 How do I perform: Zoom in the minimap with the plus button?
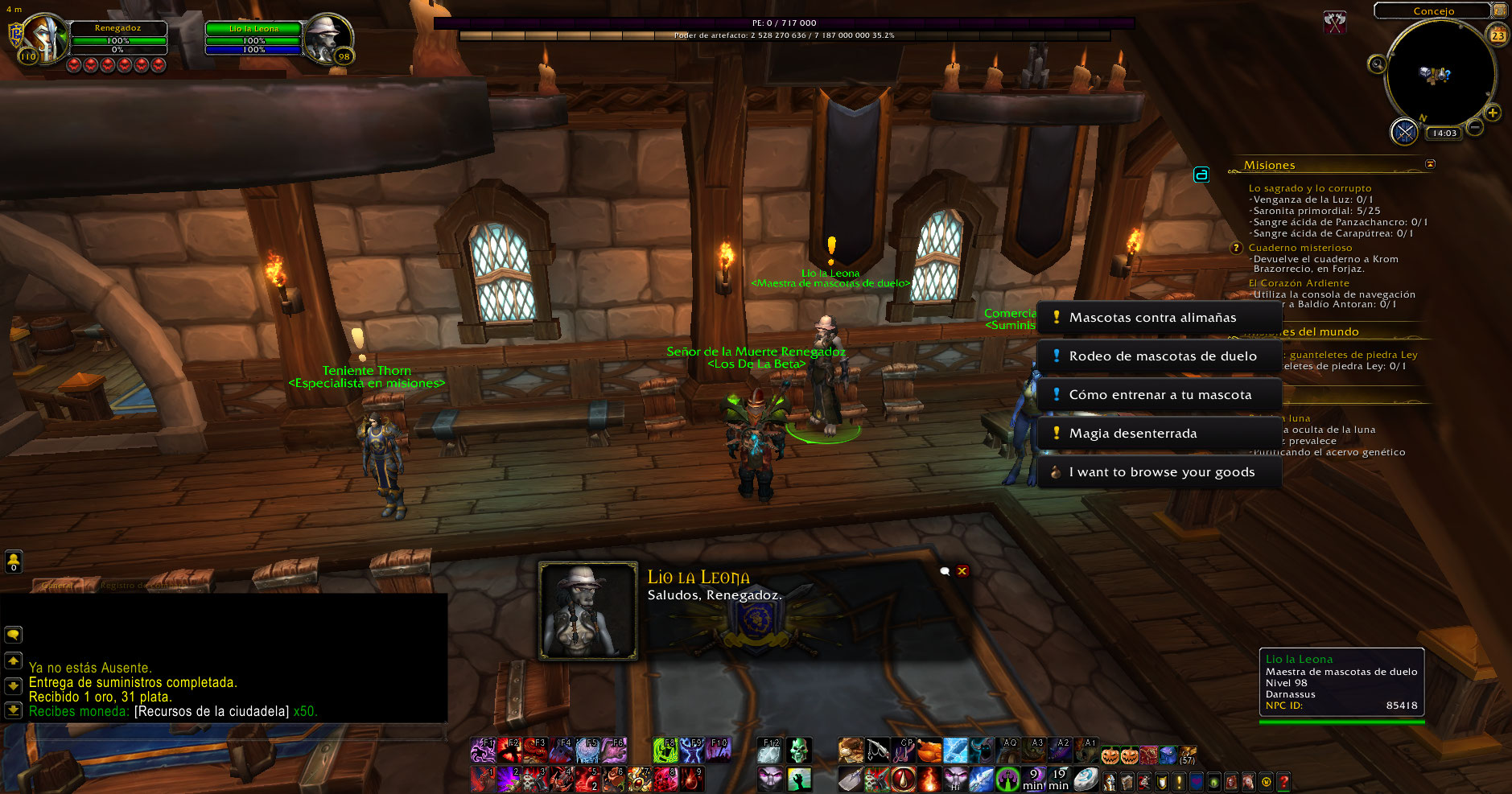click(x=1493, y=113)
